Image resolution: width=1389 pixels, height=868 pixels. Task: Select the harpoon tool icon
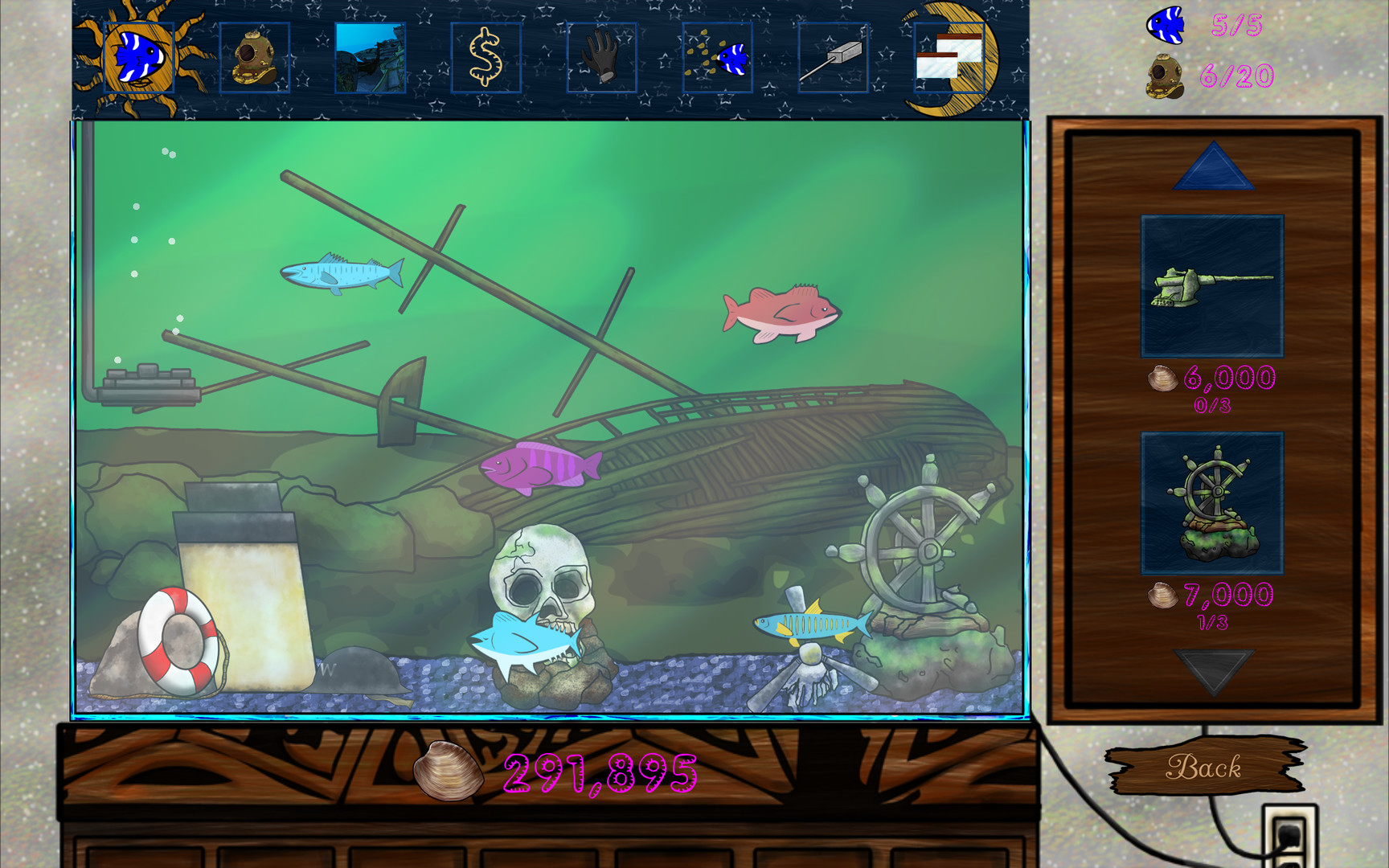(x=831, y=57)
